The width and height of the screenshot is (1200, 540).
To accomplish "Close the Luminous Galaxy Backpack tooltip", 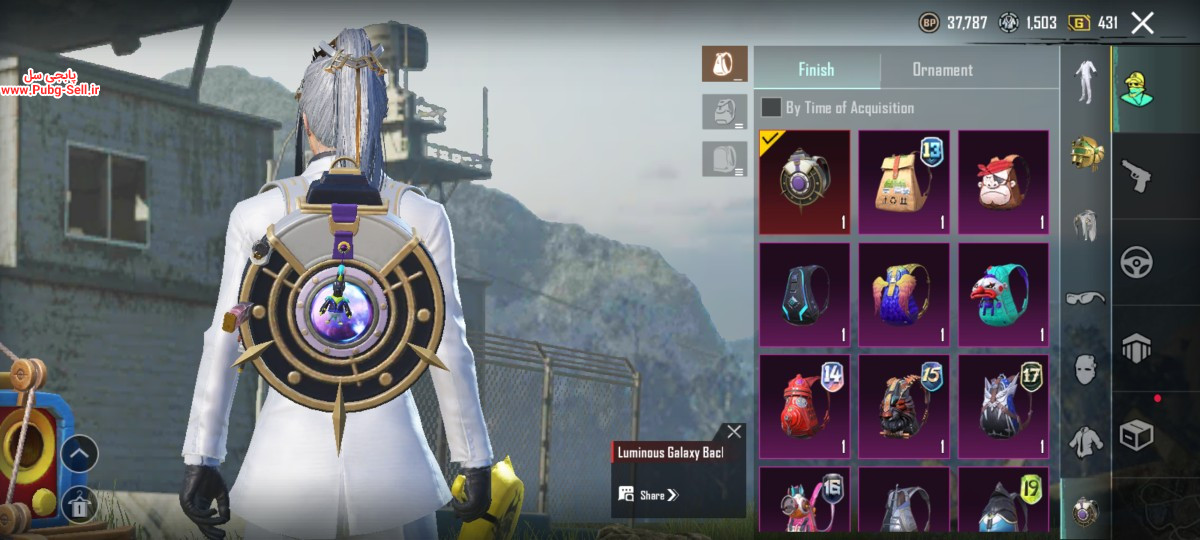I will coord(734,432).
